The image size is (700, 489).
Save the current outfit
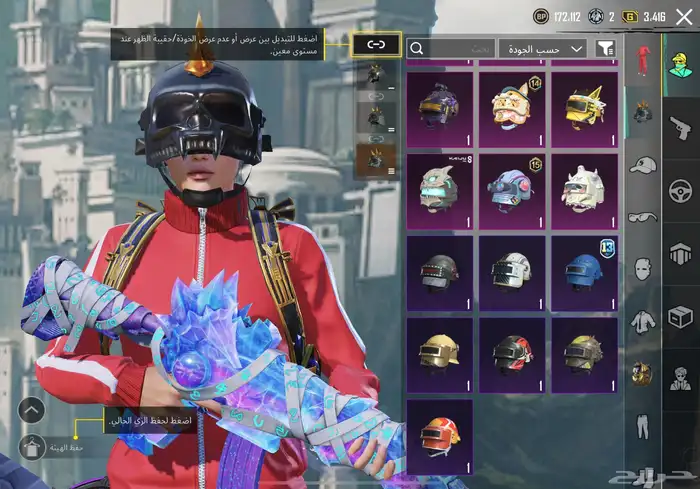pos(33,447)
